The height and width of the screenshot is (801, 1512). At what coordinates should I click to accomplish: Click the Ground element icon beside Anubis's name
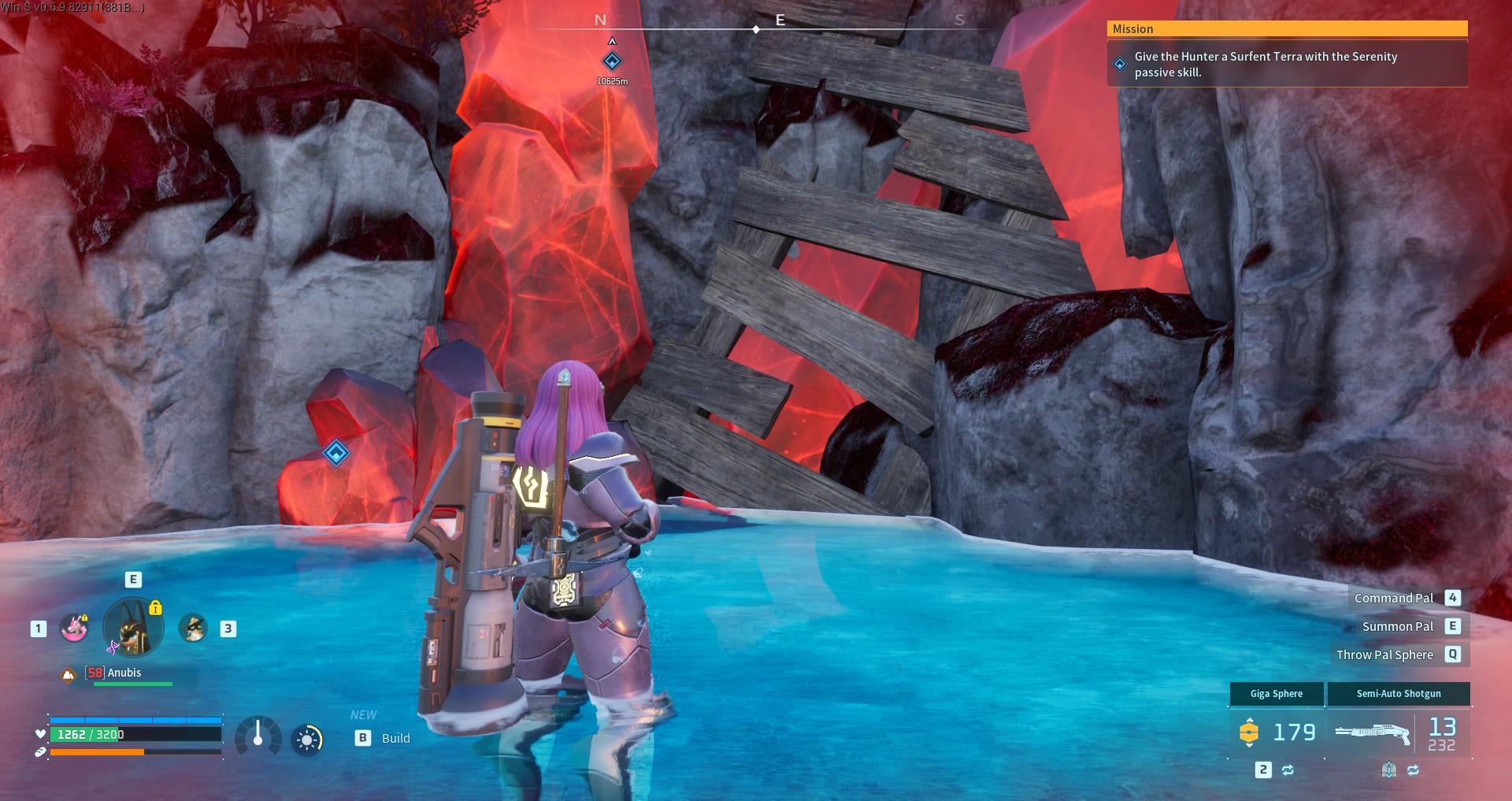click(x=69, y=674)
